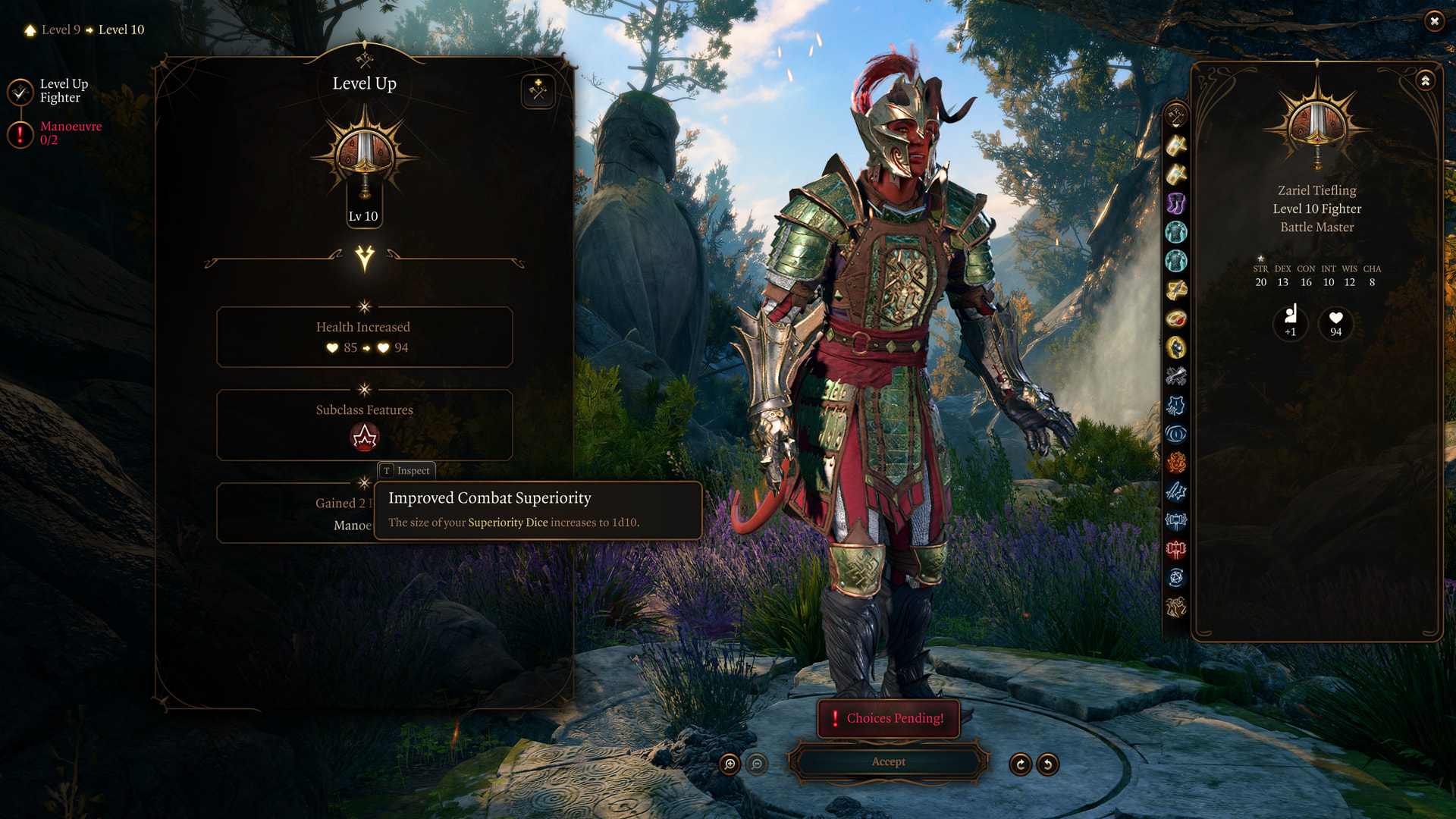
Task: Collapse the character summary panel
Action: [1425, 80]
